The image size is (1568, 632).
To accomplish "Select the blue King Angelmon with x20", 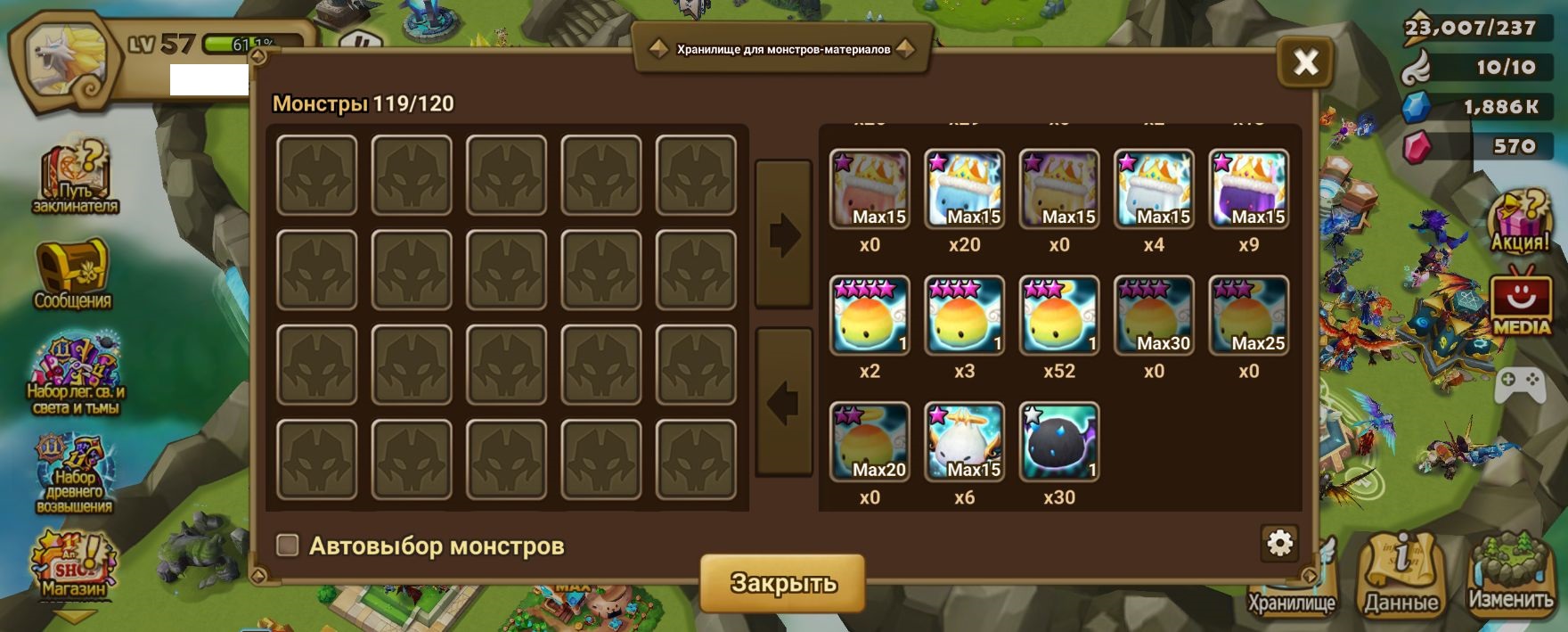I will [x=964, y=189].
